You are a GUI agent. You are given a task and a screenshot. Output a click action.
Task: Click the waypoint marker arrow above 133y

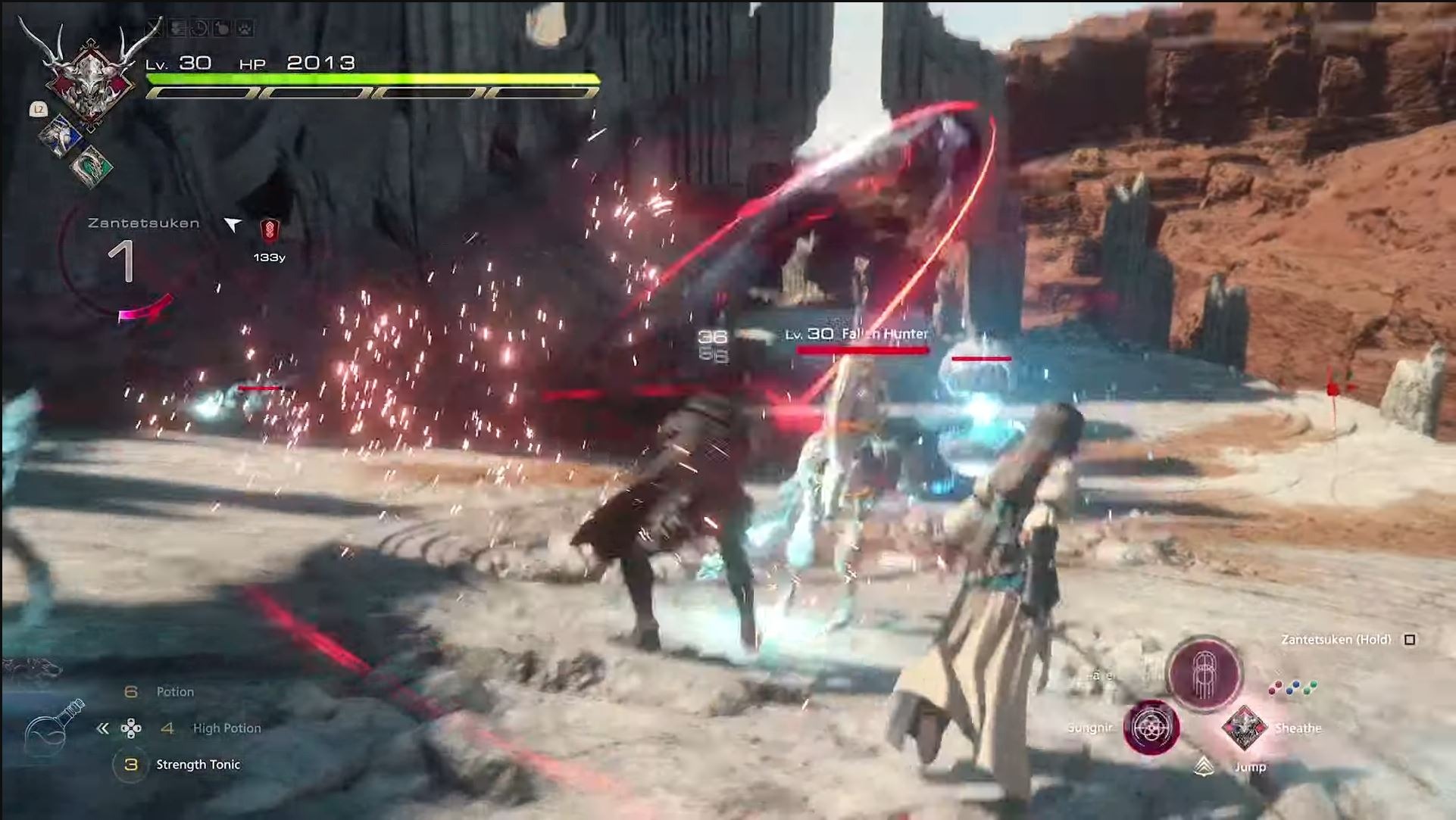[x=233, y=223]
